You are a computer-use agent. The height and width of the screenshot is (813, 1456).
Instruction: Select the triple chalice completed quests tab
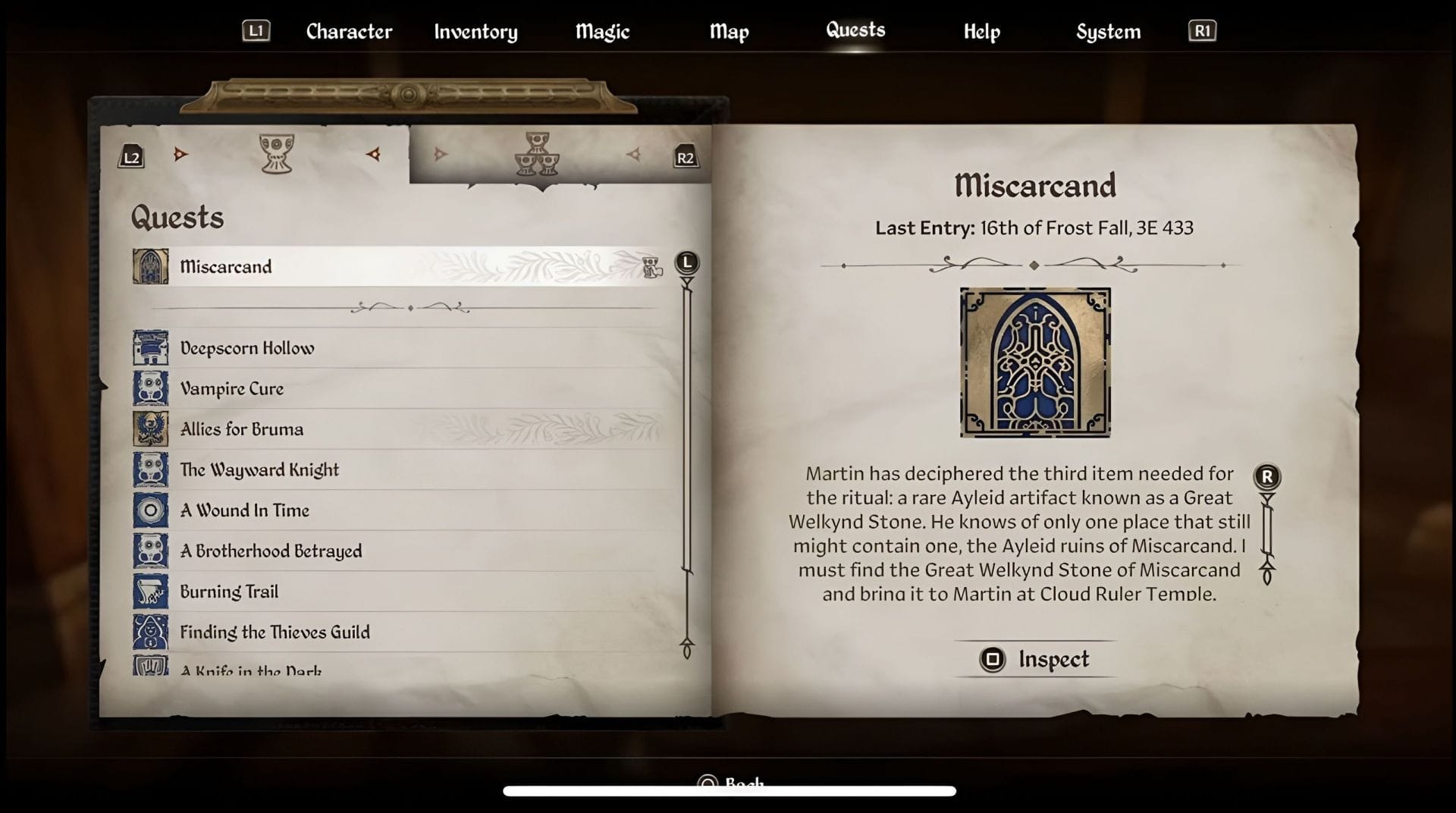[537, 155]
